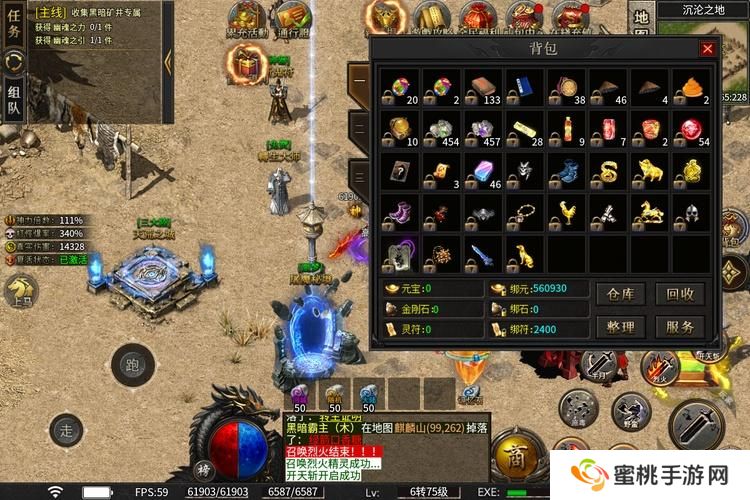Select the steel helmet item in bag
The width and height of the screenshot is (750, 500).
(690, 213)
